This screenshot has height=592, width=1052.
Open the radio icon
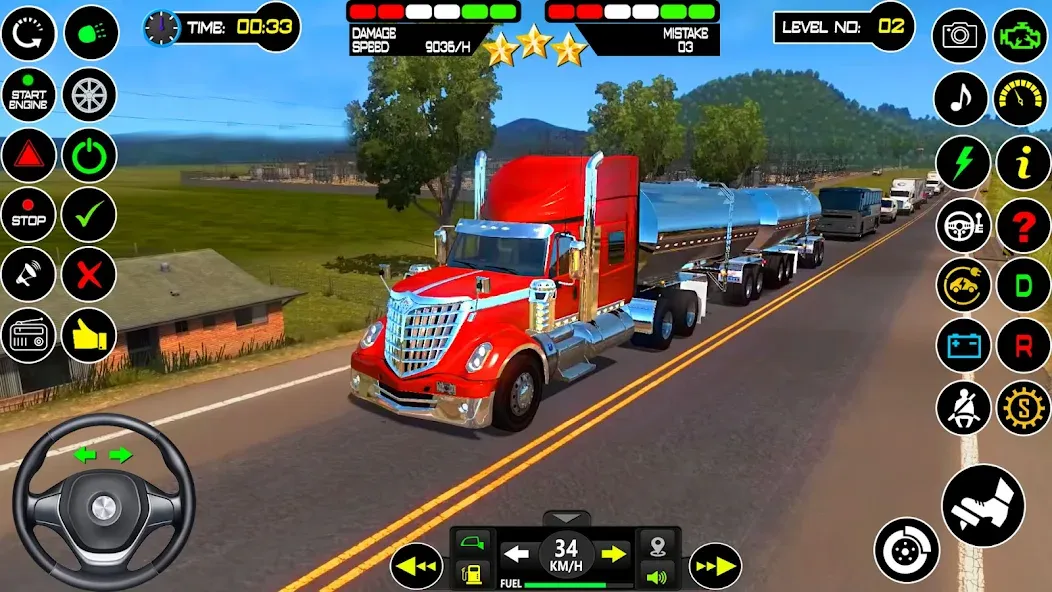28,335
